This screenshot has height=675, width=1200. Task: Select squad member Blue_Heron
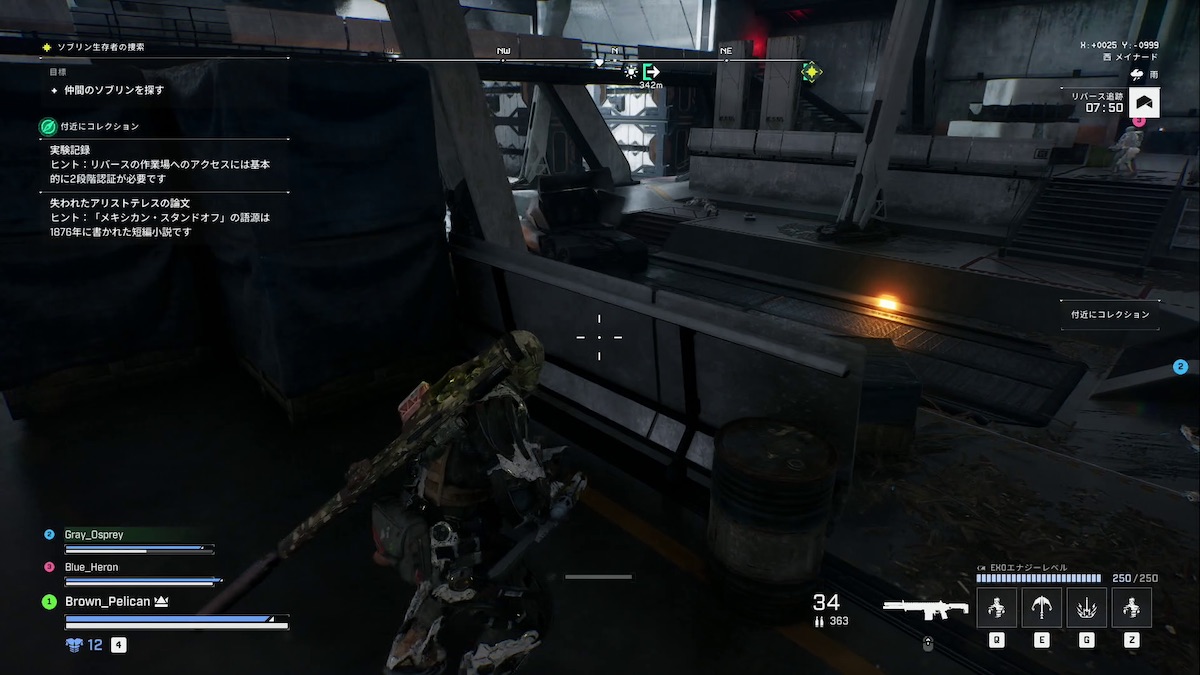tap(91, 567)
